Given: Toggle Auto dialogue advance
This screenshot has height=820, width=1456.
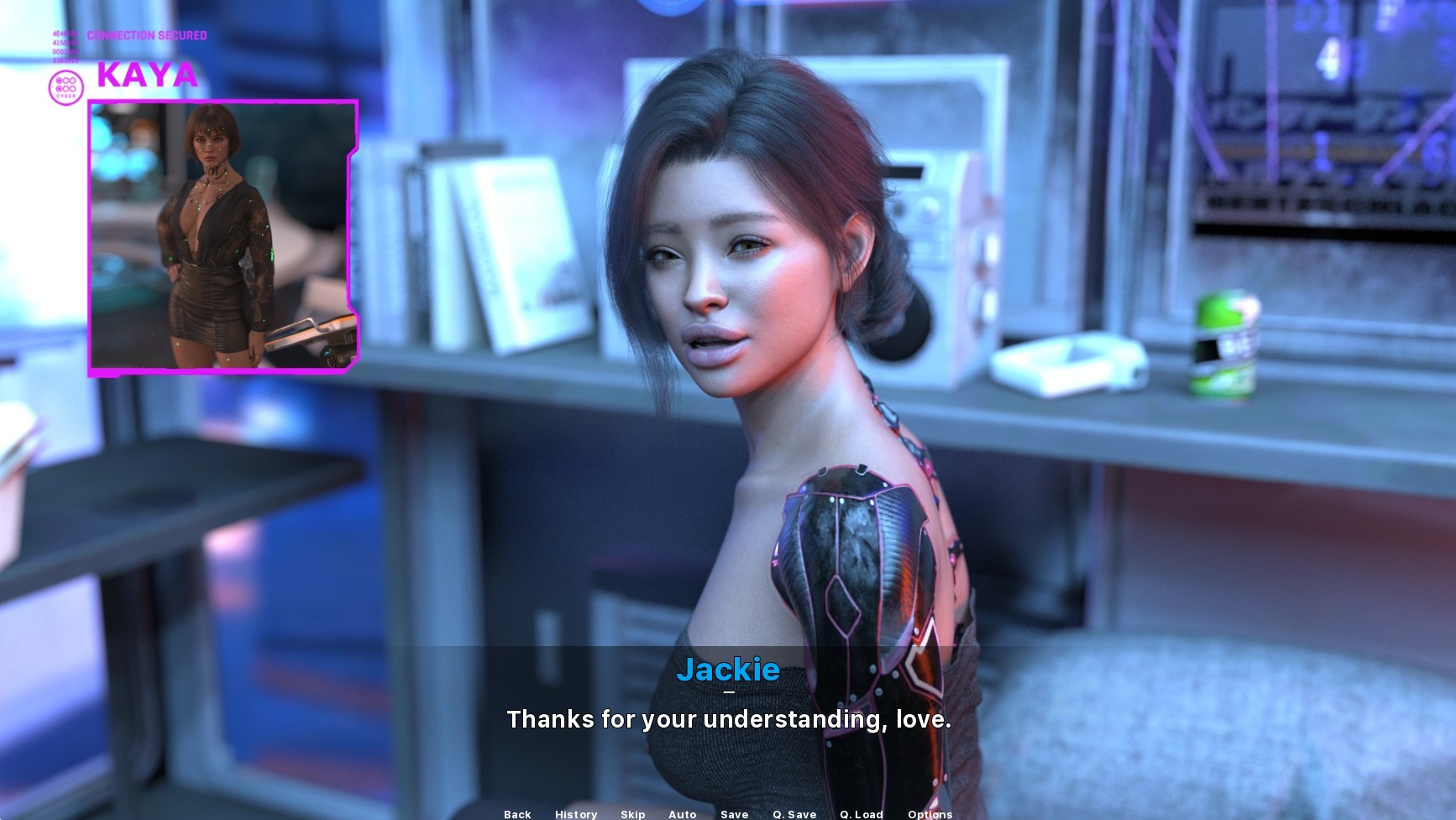Looking at the screenshot, I should 683,813.
